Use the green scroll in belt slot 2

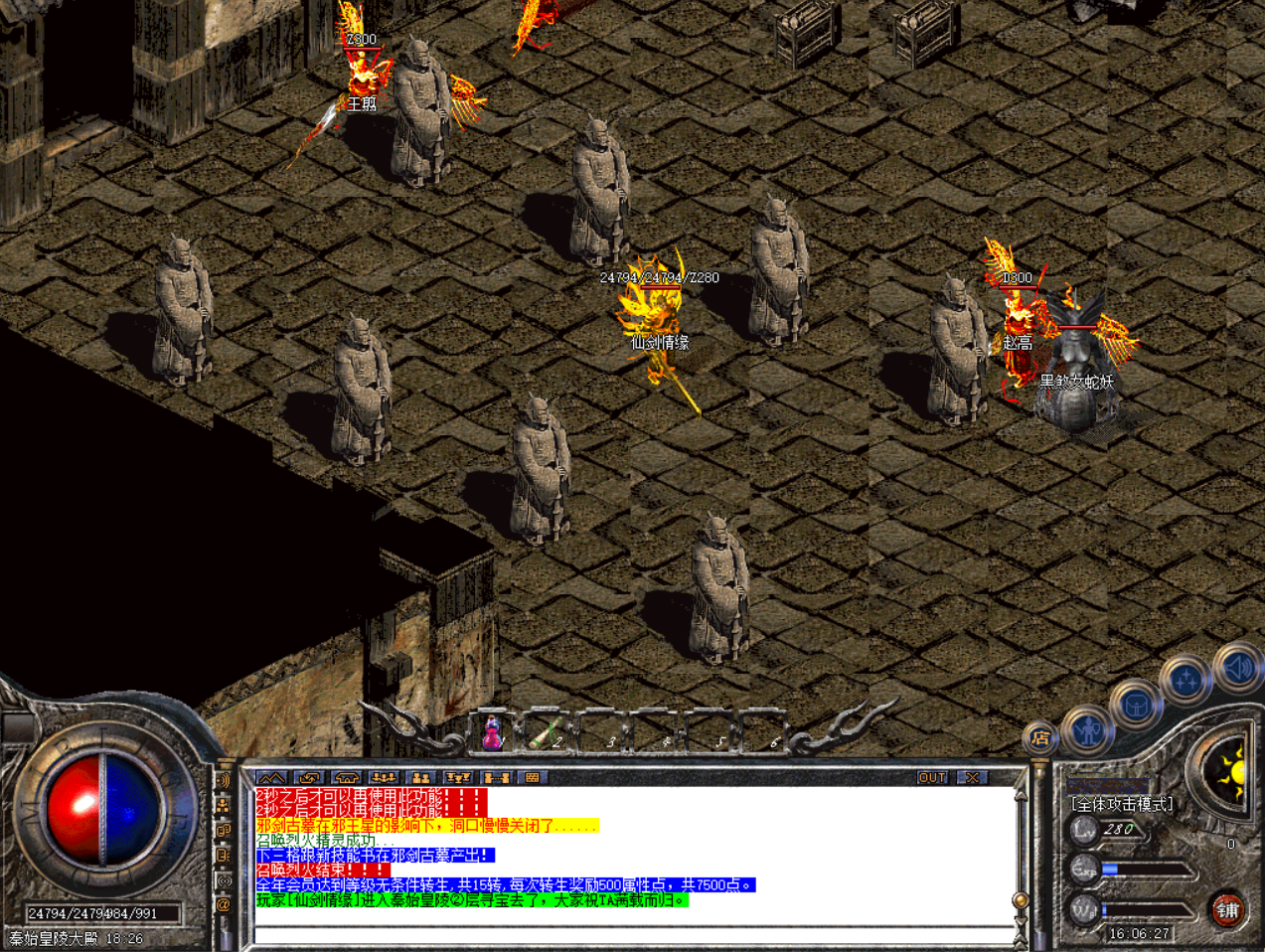click(544, 733)
